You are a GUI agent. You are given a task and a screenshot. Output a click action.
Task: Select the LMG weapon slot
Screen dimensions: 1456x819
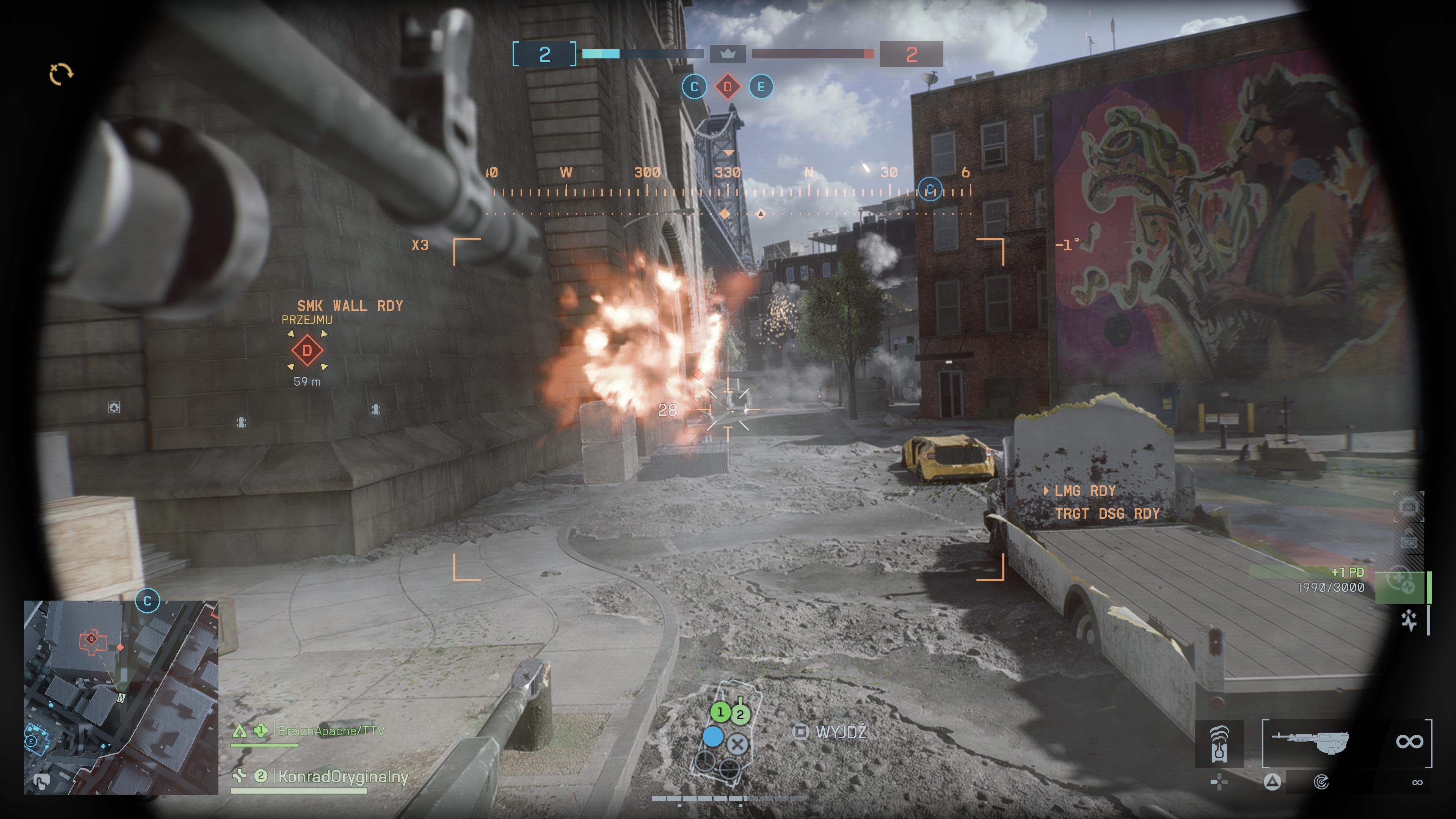1310,743
